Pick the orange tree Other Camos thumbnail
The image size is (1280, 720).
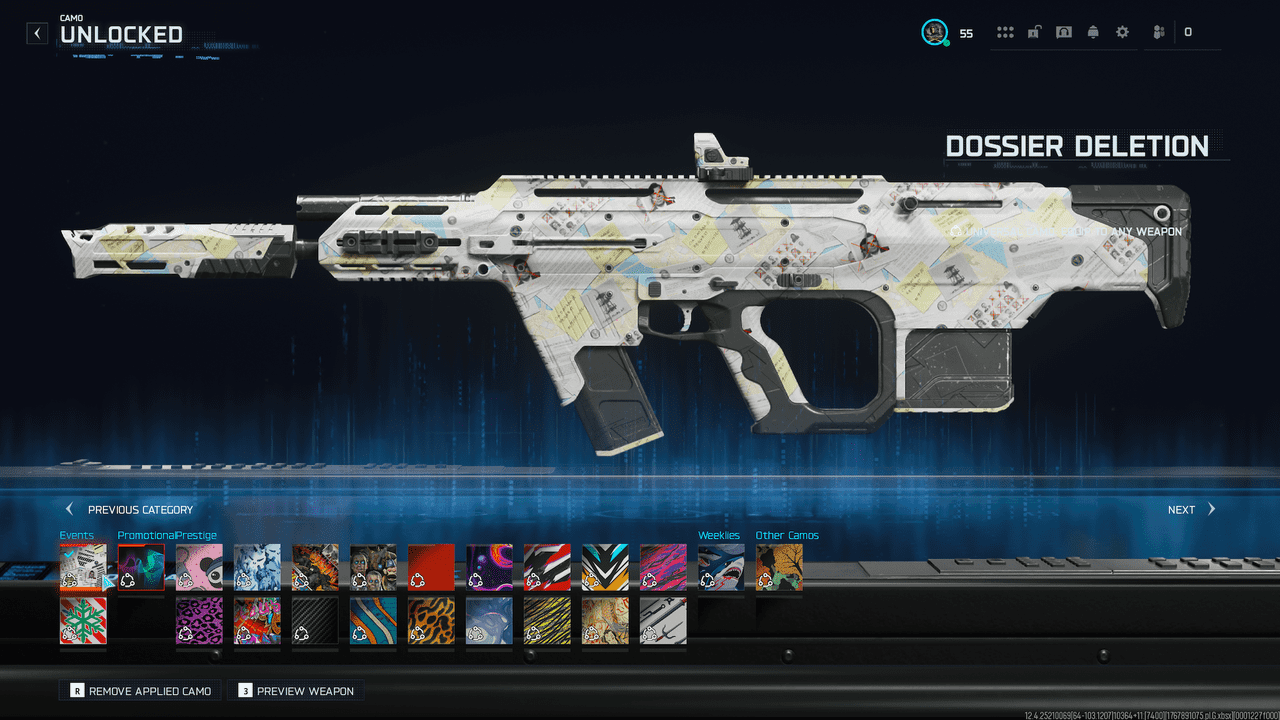click(x=779, y=567)
